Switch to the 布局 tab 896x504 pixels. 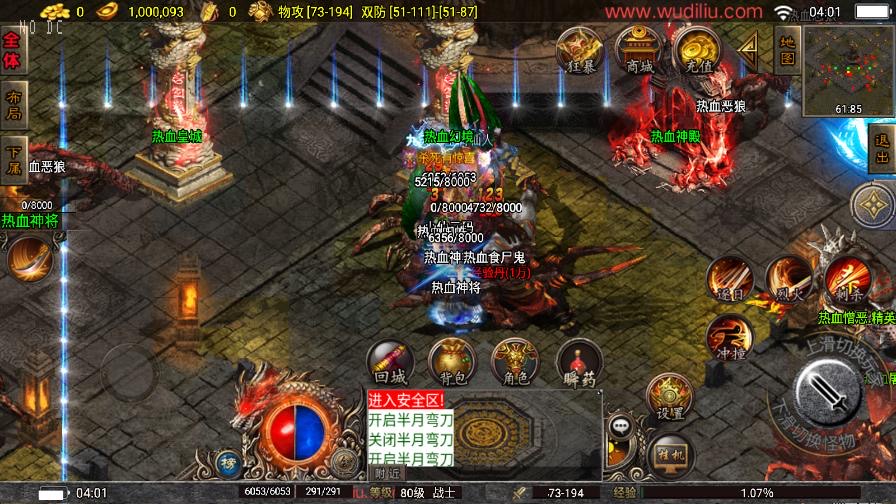pyautogui.click(x=12, y=105)
